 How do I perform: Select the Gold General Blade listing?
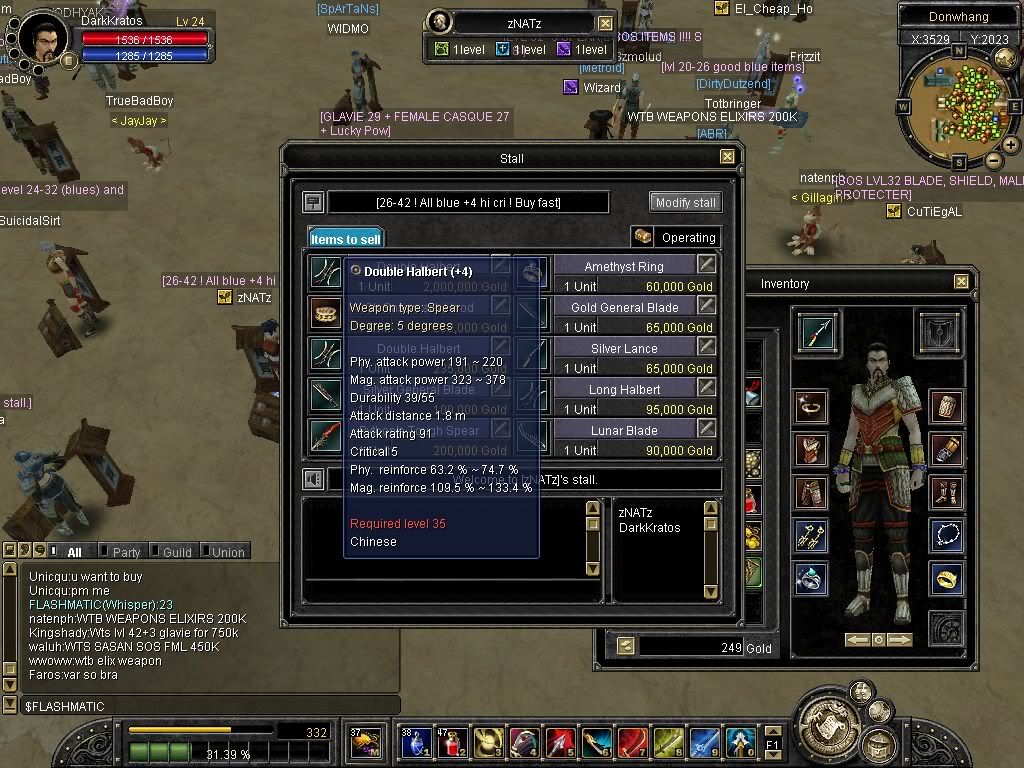pos(624,307)
